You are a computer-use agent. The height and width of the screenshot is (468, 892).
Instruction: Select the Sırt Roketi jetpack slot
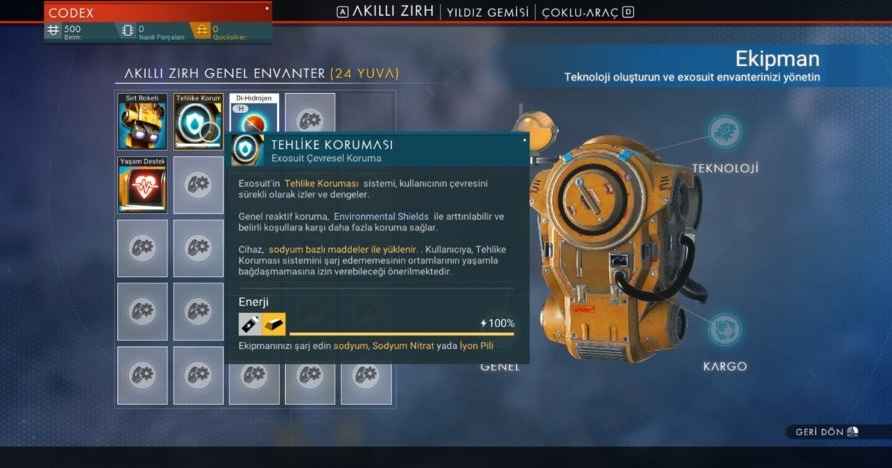(142, 121)
